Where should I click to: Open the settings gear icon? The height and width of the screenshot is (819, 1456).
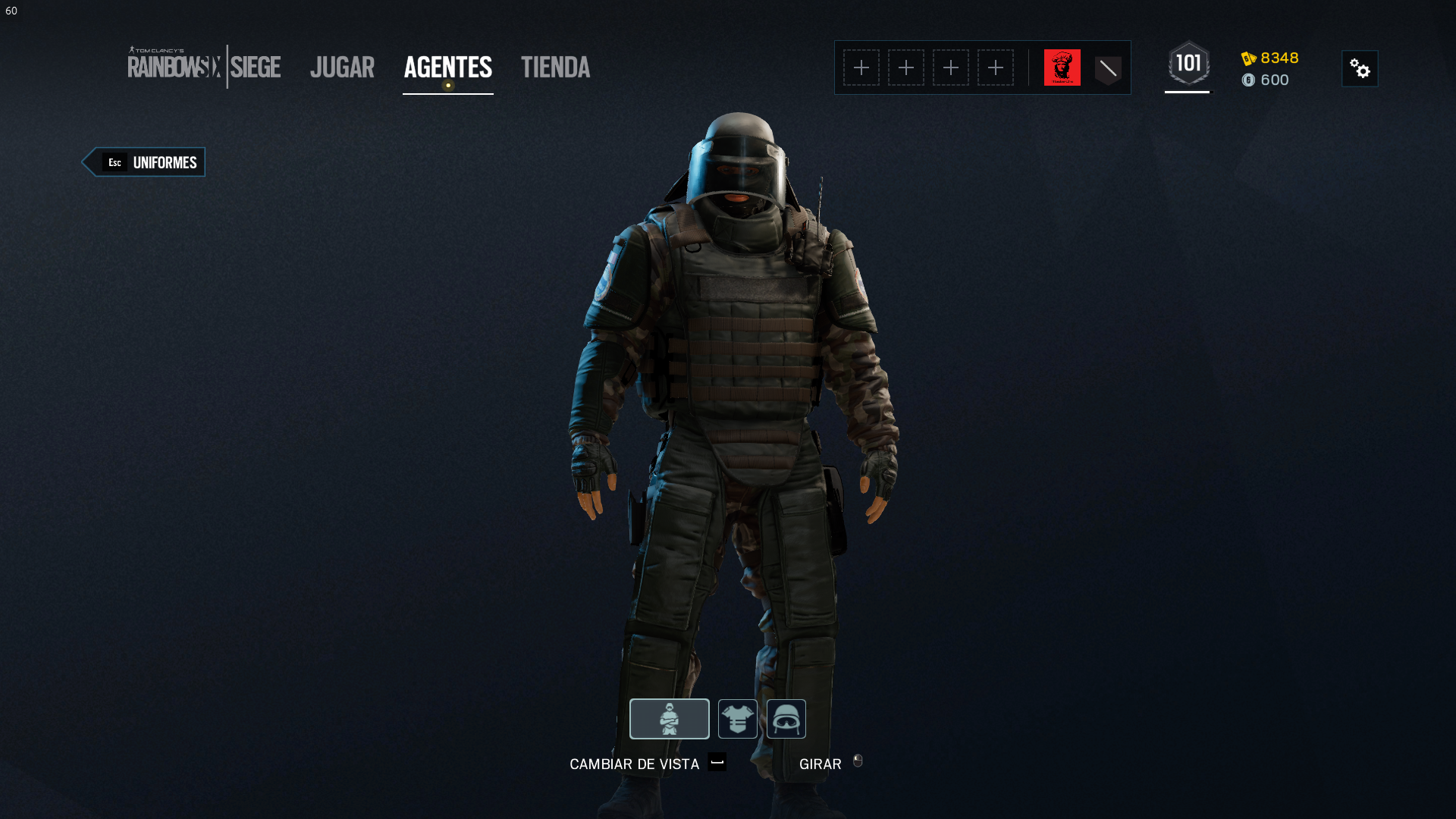point(1360,68)
